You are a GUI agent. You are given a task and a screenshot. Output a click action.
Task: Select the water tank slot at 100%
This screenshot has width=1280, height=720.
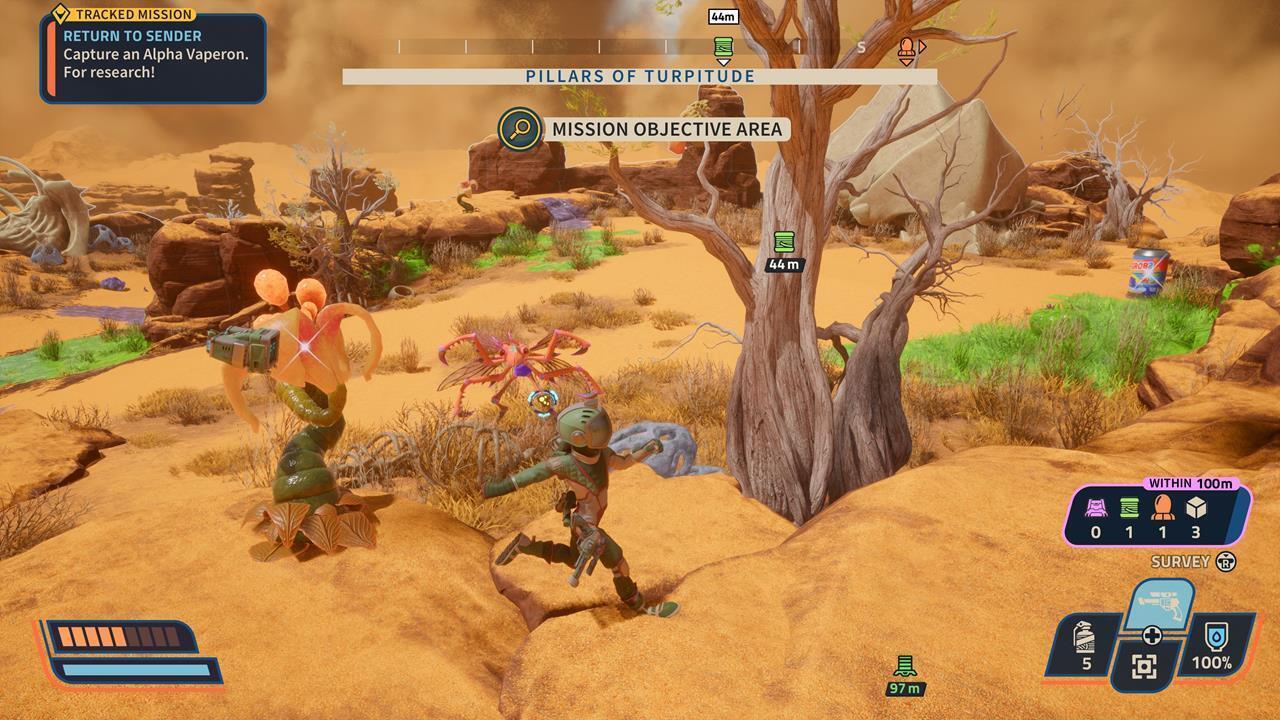[x=1211, y=646]
